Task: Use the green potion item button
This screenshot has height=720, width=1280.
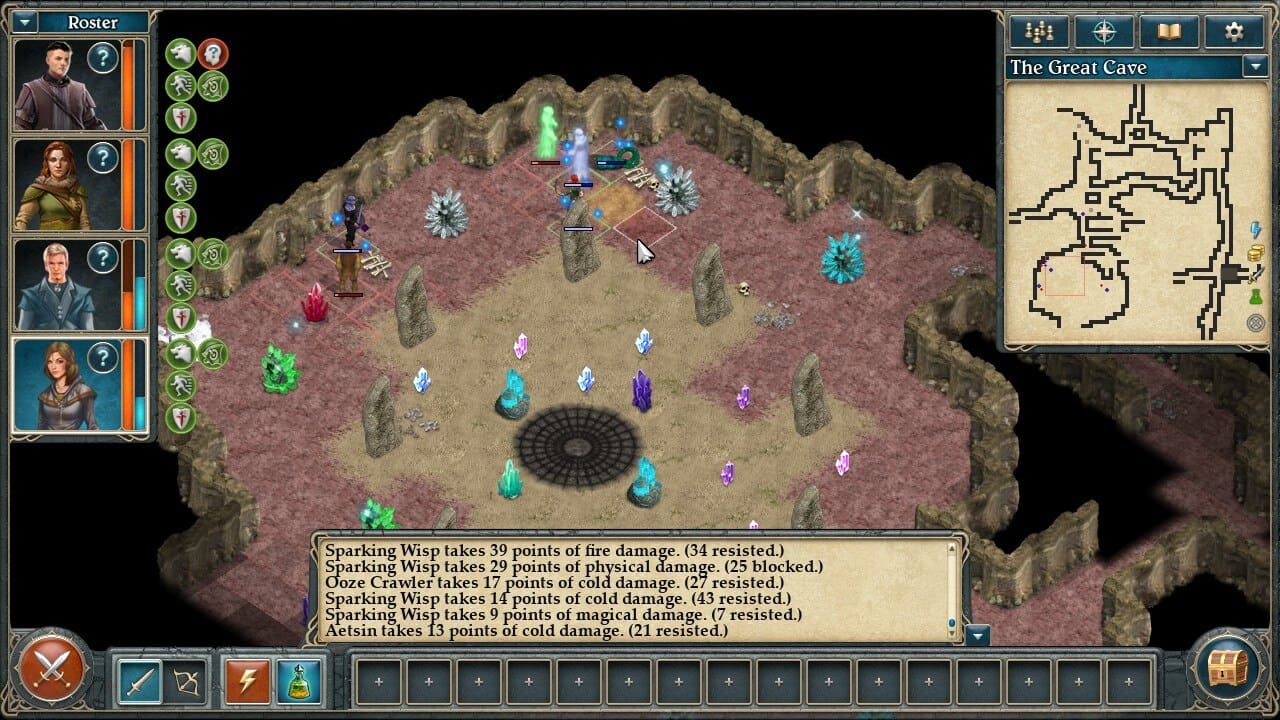Action: (298, 681)
